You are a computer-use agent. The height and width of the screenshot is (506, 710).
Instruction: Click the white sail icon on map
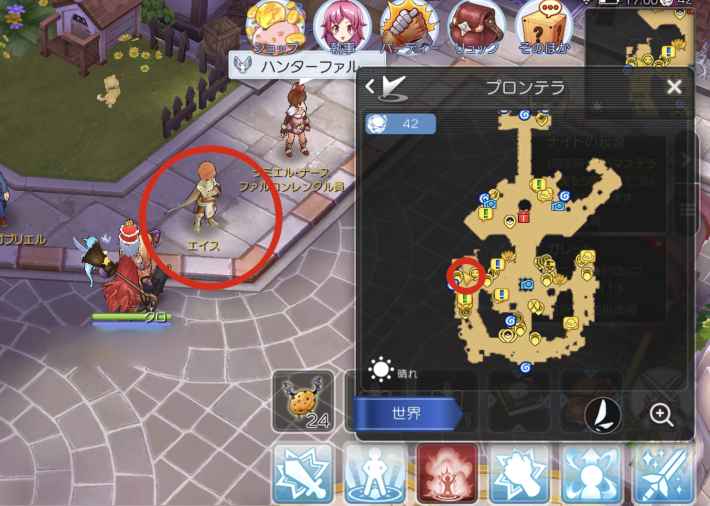604,414
